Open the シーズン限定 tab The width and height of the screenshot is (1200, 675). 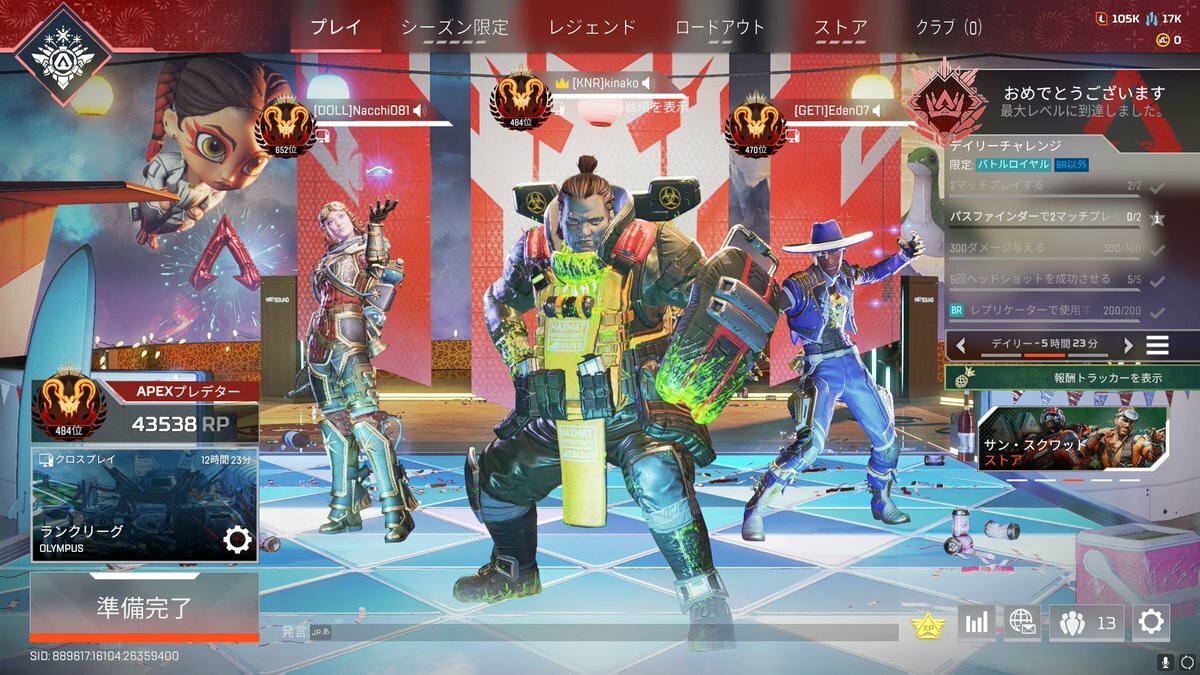point(455,28)
